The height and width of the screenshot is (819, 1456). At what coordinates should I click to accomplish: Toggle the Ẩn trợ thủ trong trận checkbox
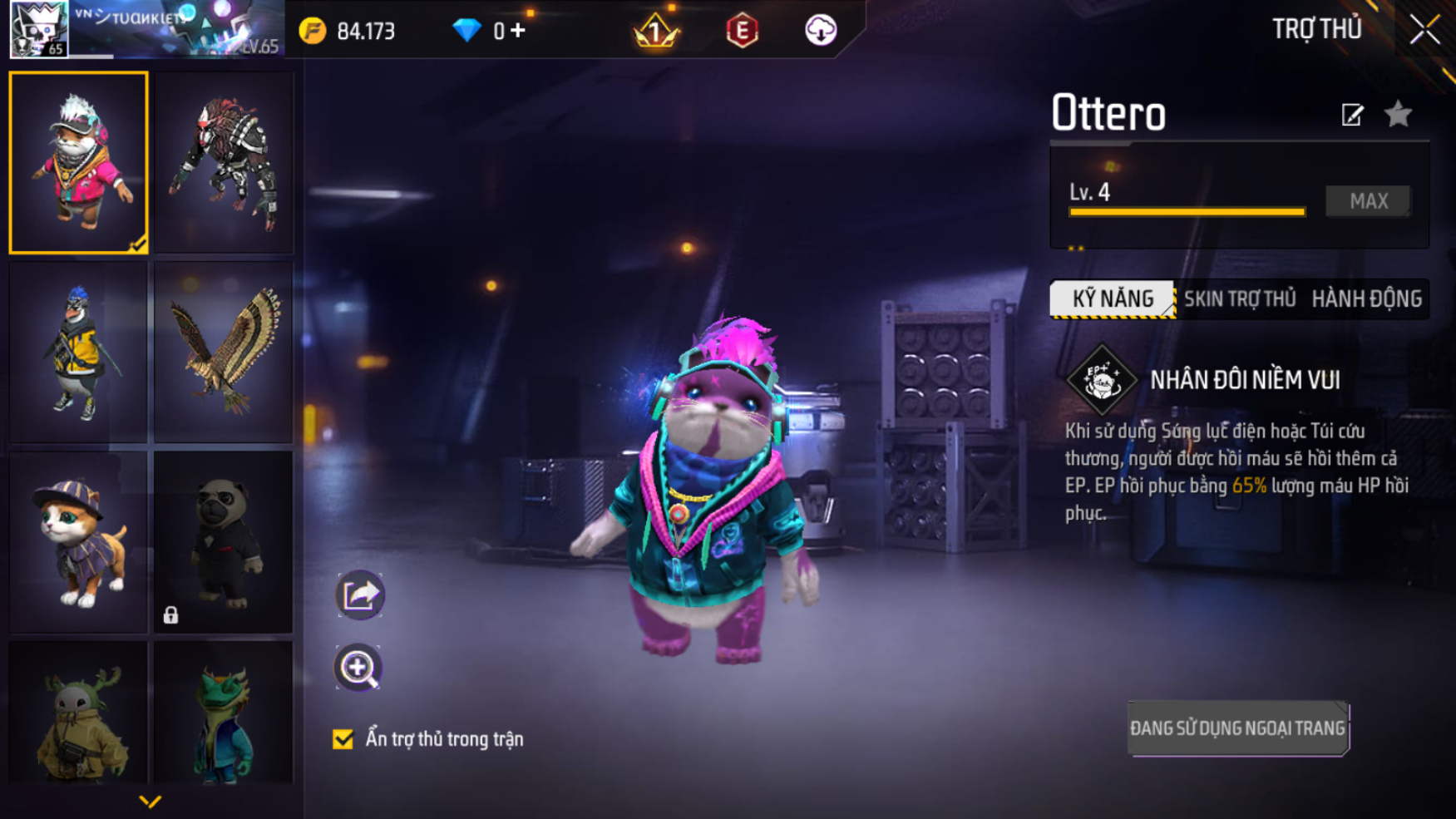point(343,739)
